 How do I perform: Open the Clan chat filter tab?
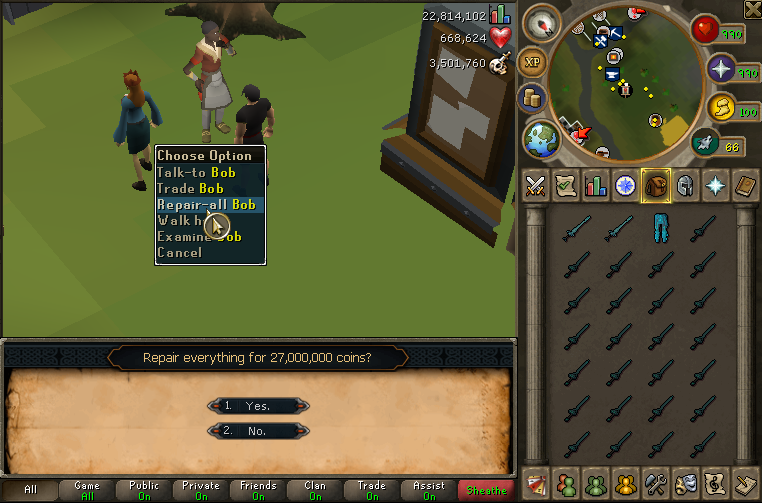pos(315,490)
